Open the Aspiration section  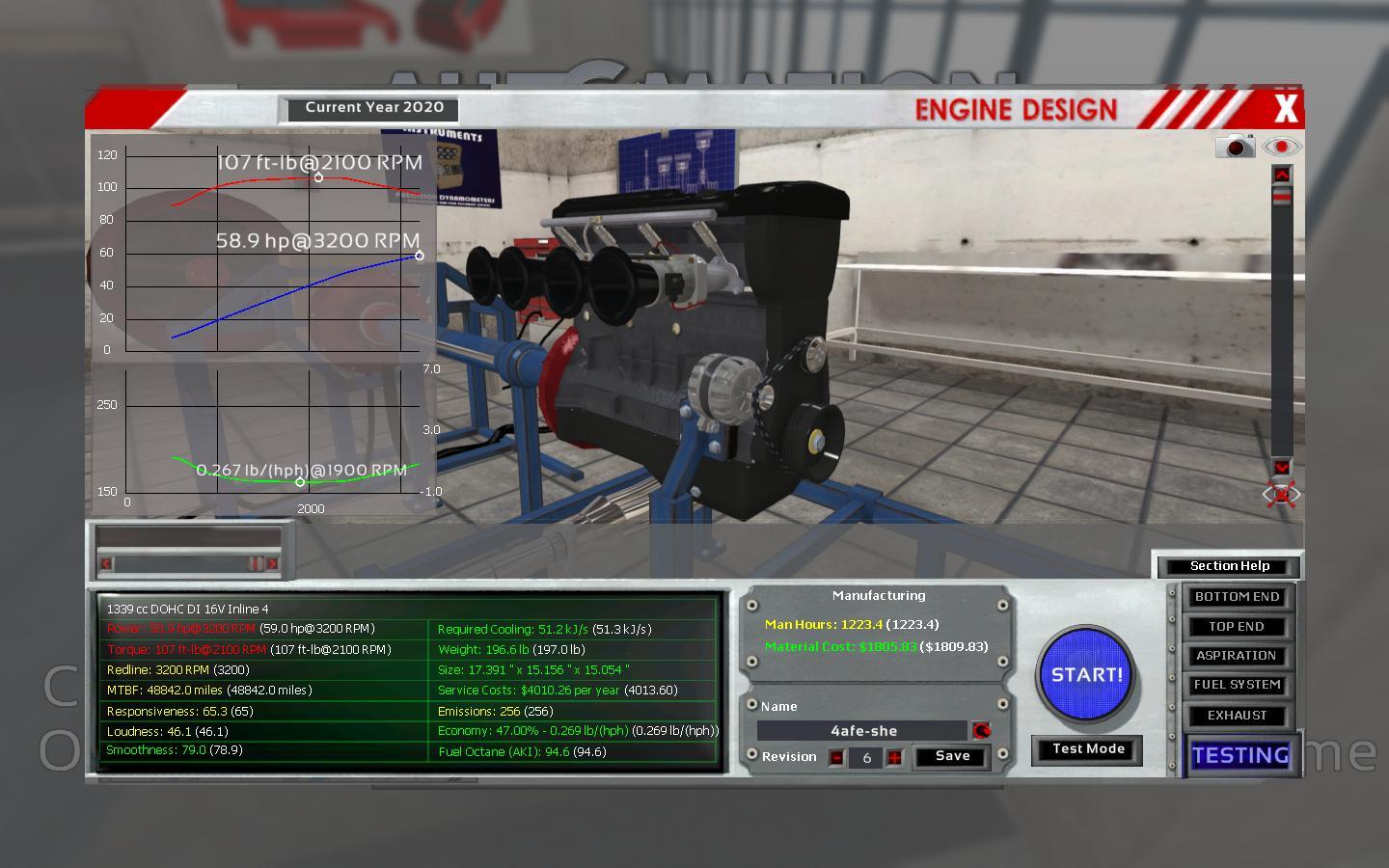(x=1237, y=656)
